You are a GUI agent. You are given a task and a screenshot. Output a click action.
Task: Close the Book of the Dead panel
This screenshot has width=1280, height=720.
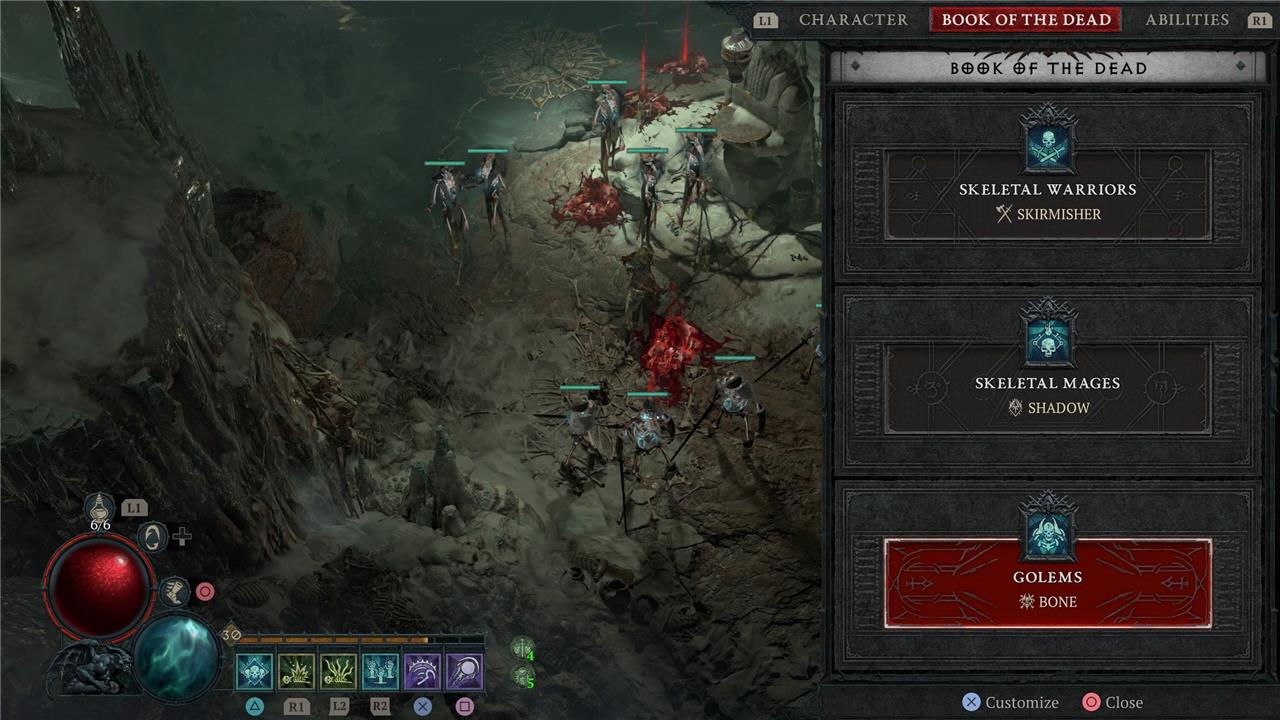click(1113, 702)
